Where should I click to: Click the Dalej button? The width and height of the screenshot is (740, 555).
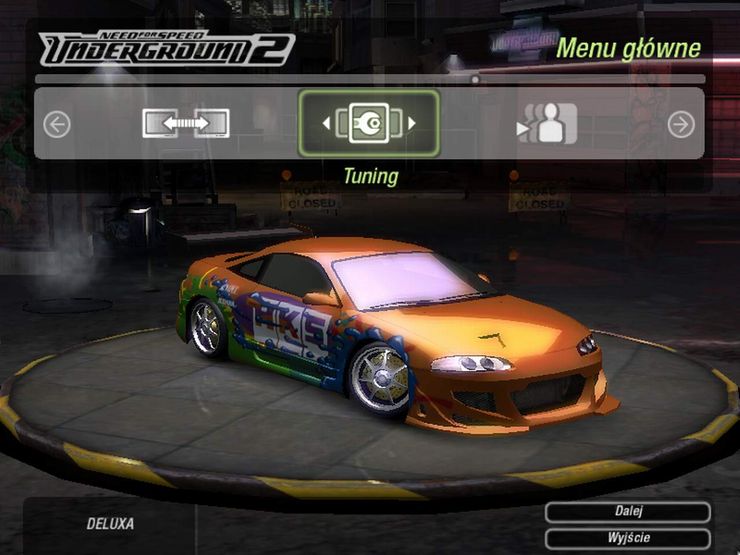(628, 512)
